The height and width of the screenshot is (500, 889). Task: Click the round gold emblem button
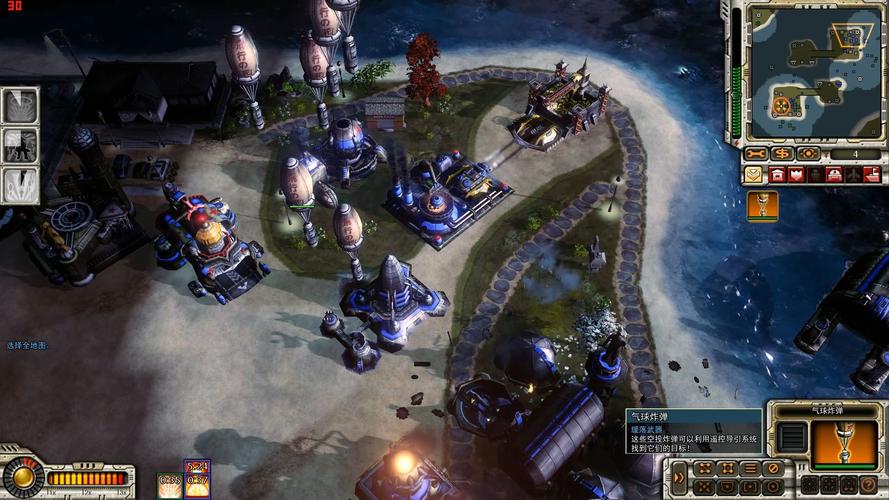tap(22, 477)
